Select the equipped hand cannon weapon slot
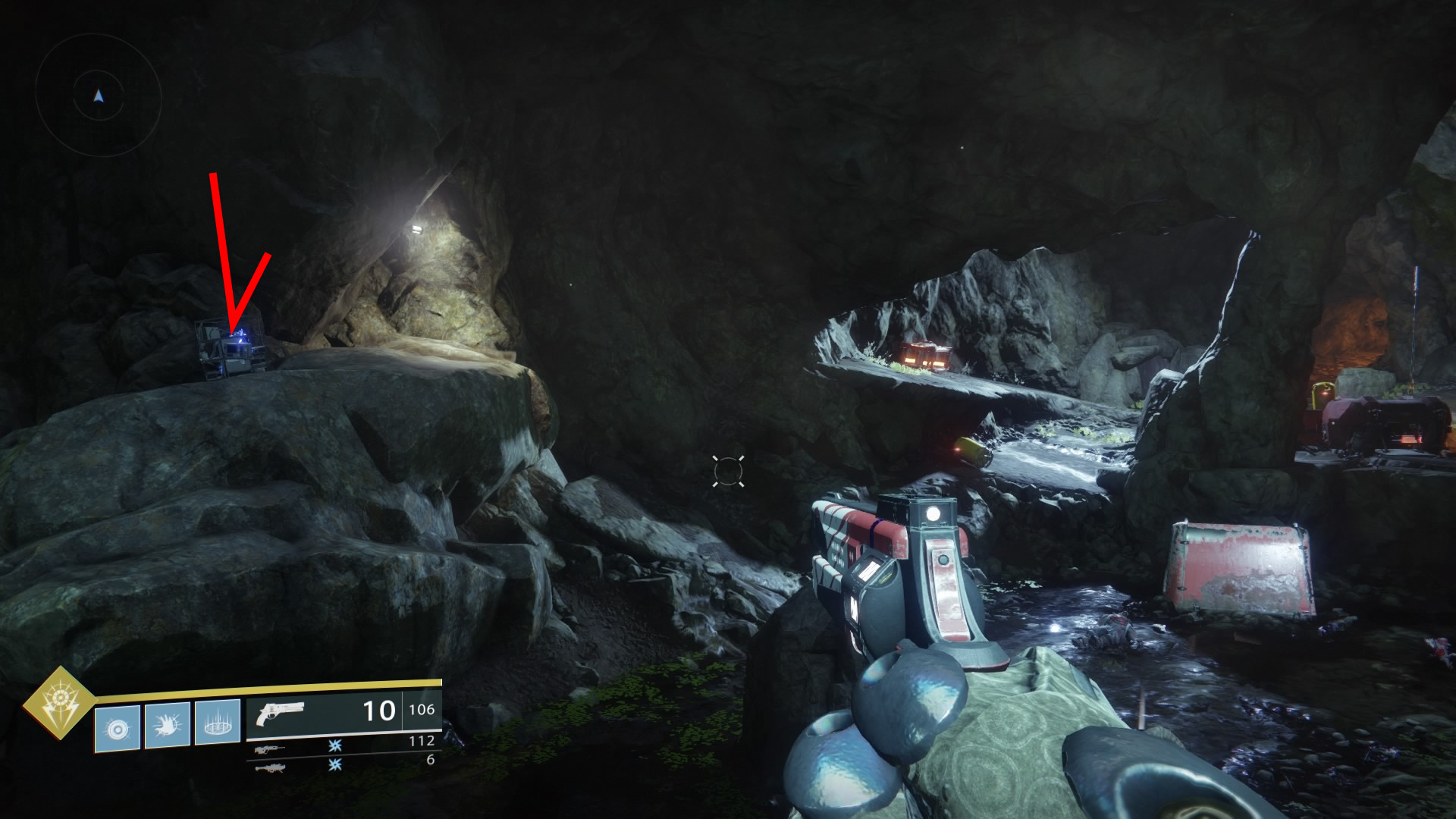This screenshot has height=819, width=1456. [x=343, y=713]
